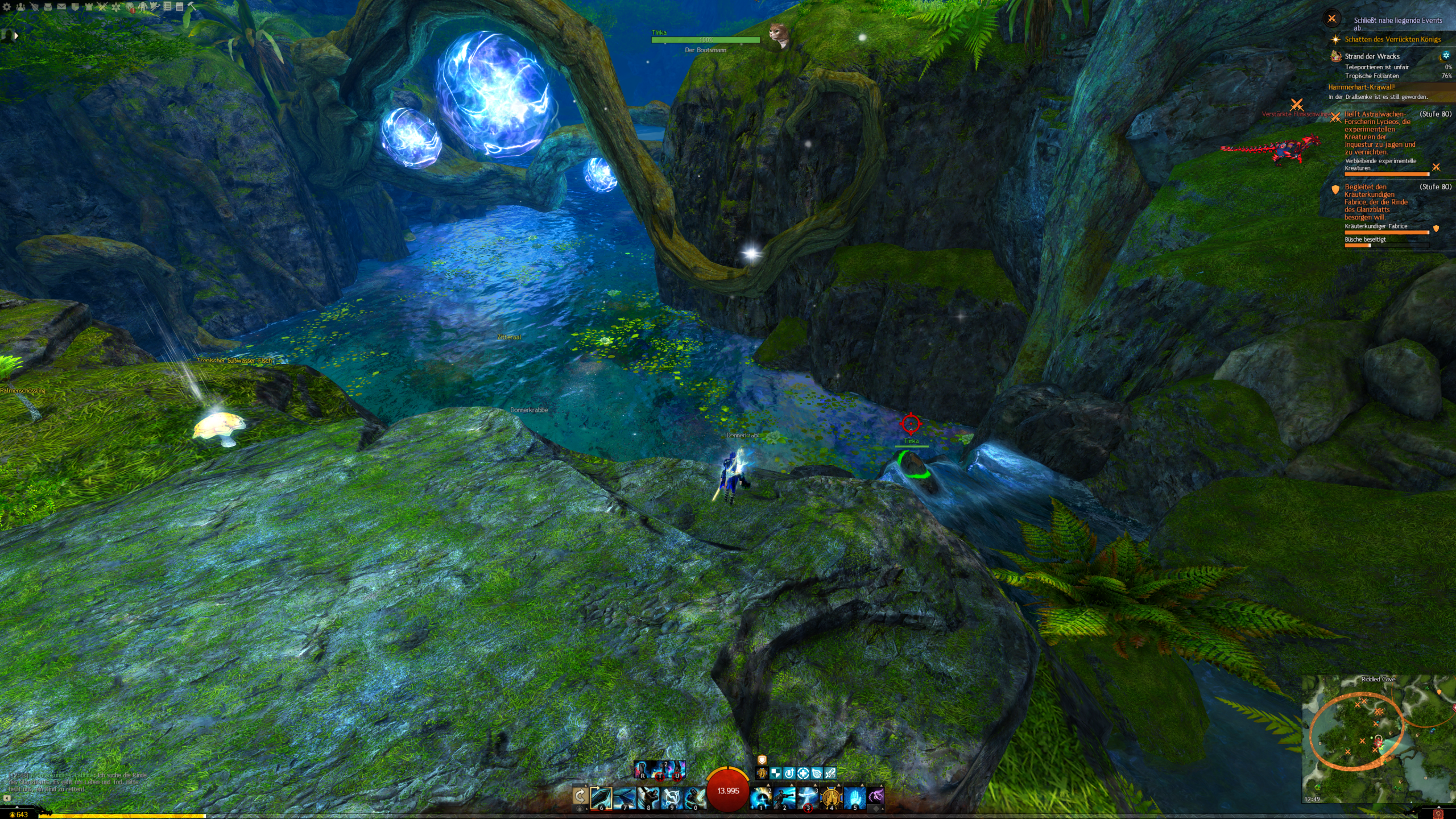
Task: Expand the party panel arrow
Action: [x=16, y=36]
